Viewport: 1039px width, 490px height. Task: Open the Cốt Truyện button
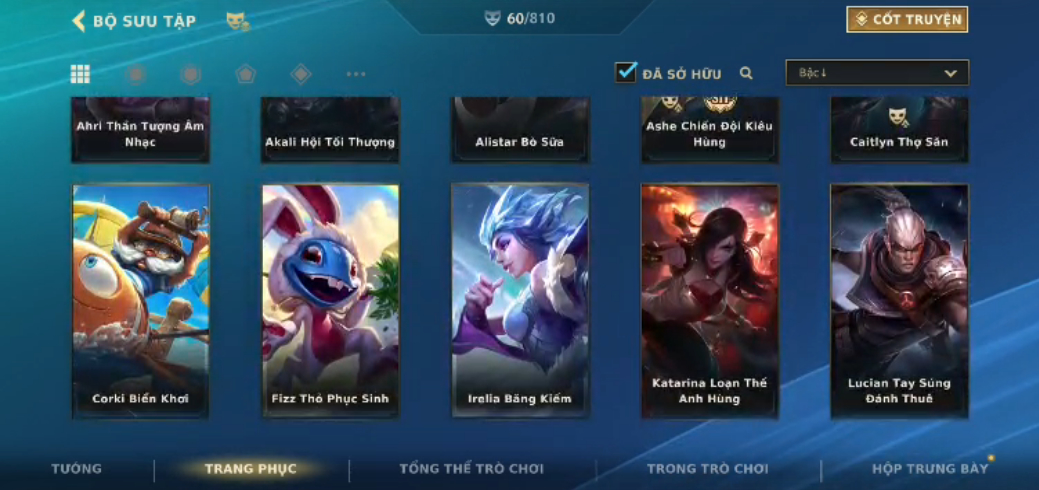[907, 20]
